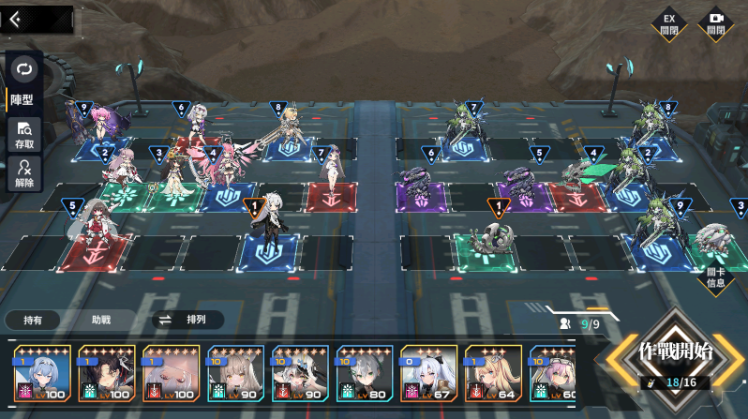Select the Lv 80 gray-haired unit card
The width and height of the screenshot is (748, 419).
pos(364,374)
